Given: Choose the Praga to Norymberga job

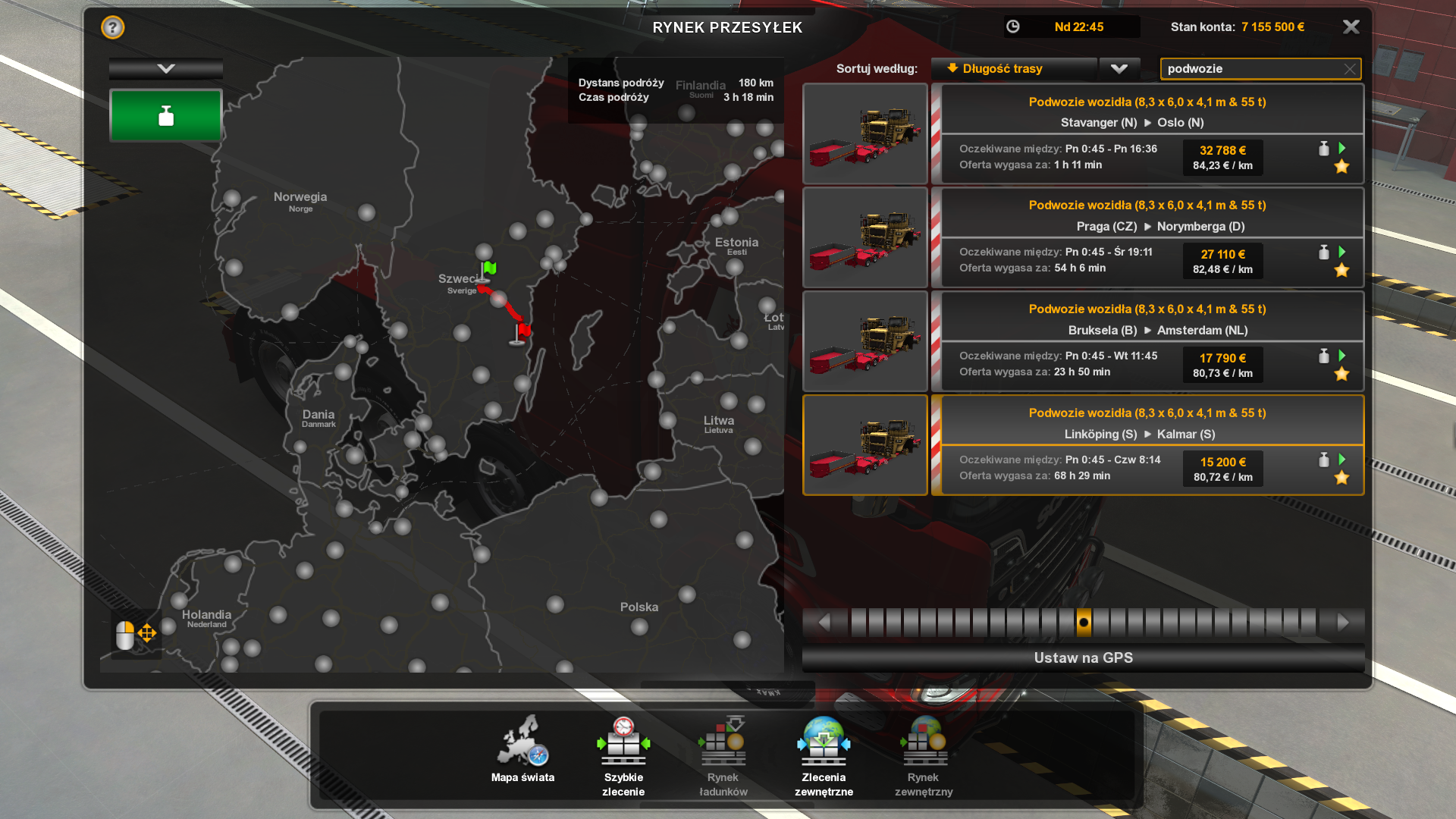Looking at the screenshot, I should [1147, 237].
